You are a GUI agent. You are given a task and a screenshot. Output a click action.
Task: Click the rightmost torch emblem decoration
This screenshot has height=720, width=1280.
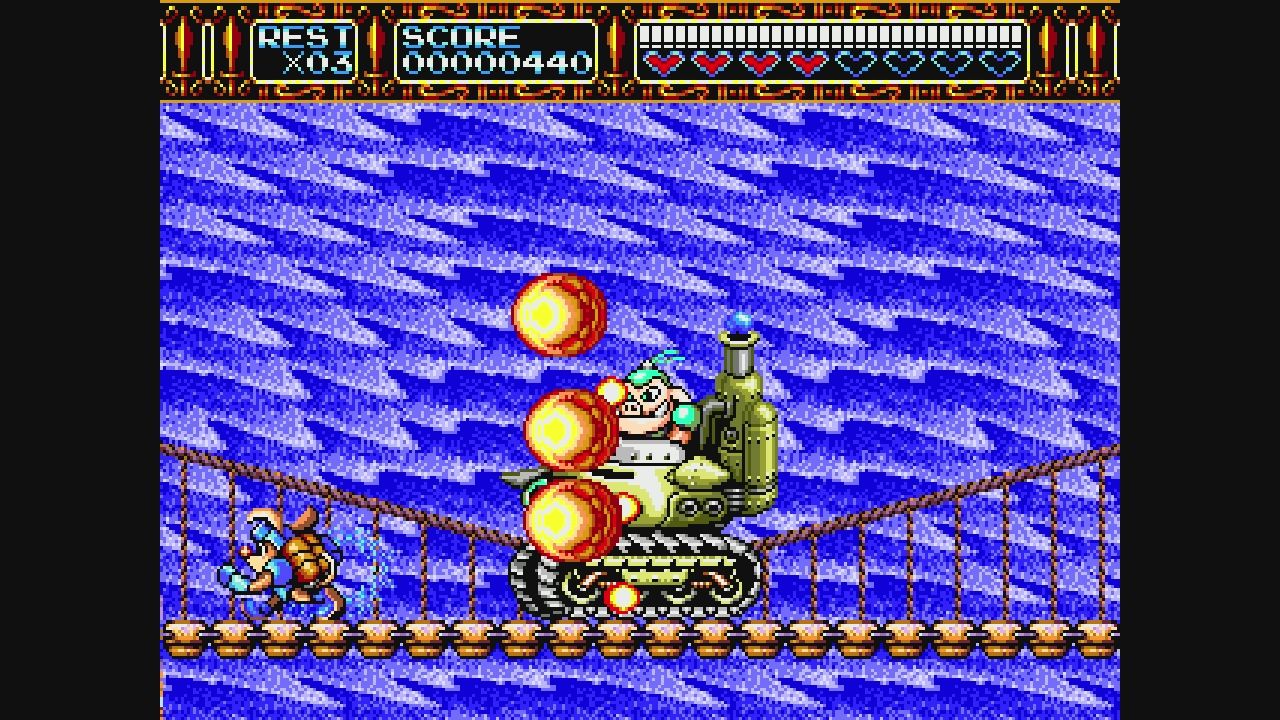(x=1097, y=45)
